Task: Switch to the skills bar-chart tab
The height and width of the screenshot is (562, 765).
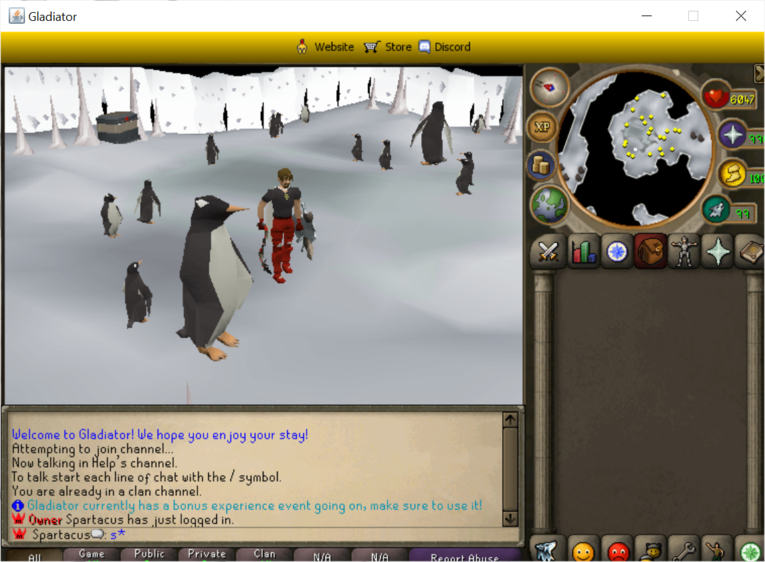Action: (x=583, y=251)
